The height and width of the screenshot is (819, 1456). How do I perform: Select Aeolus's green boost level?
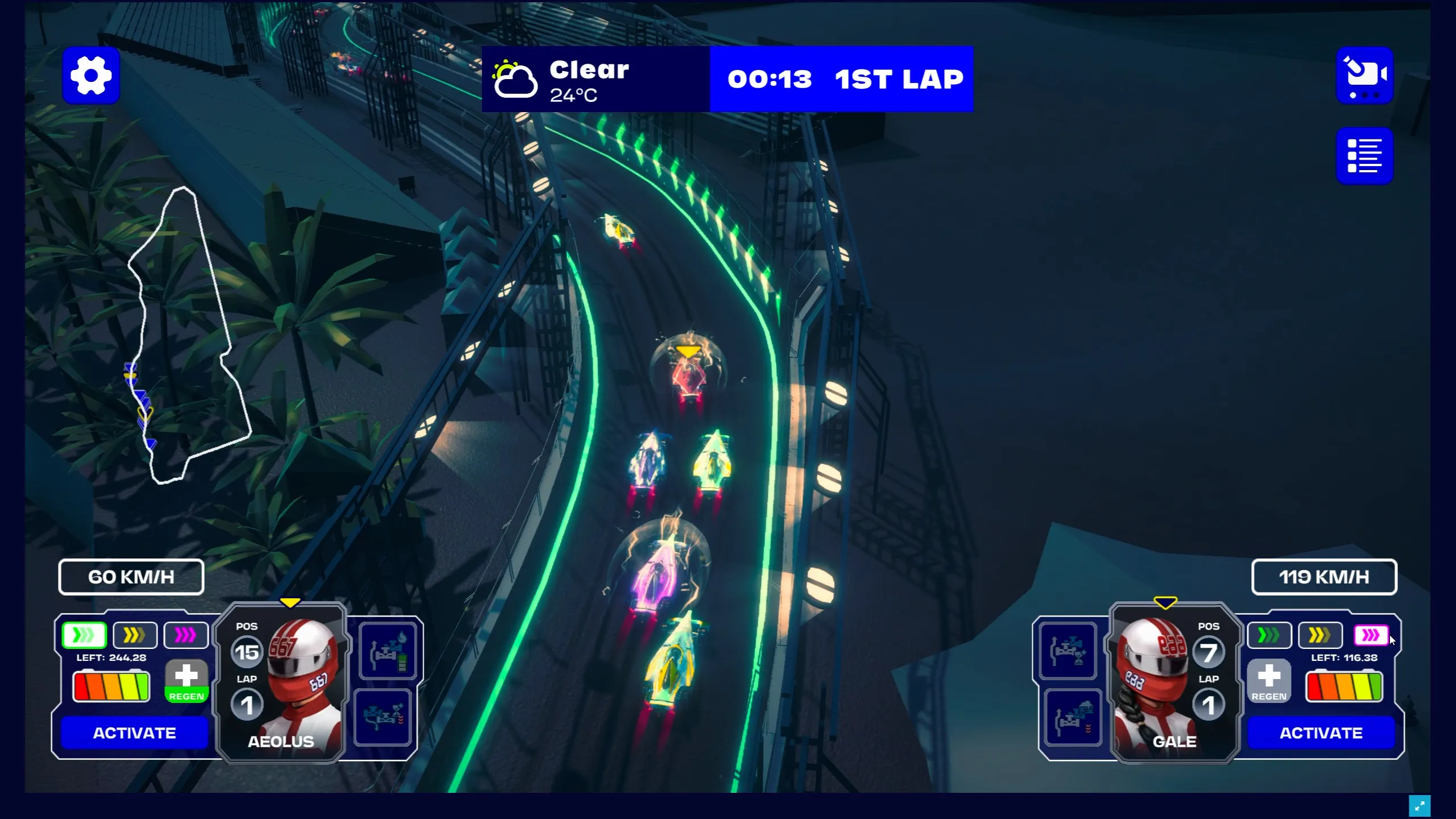click(84, 635)
